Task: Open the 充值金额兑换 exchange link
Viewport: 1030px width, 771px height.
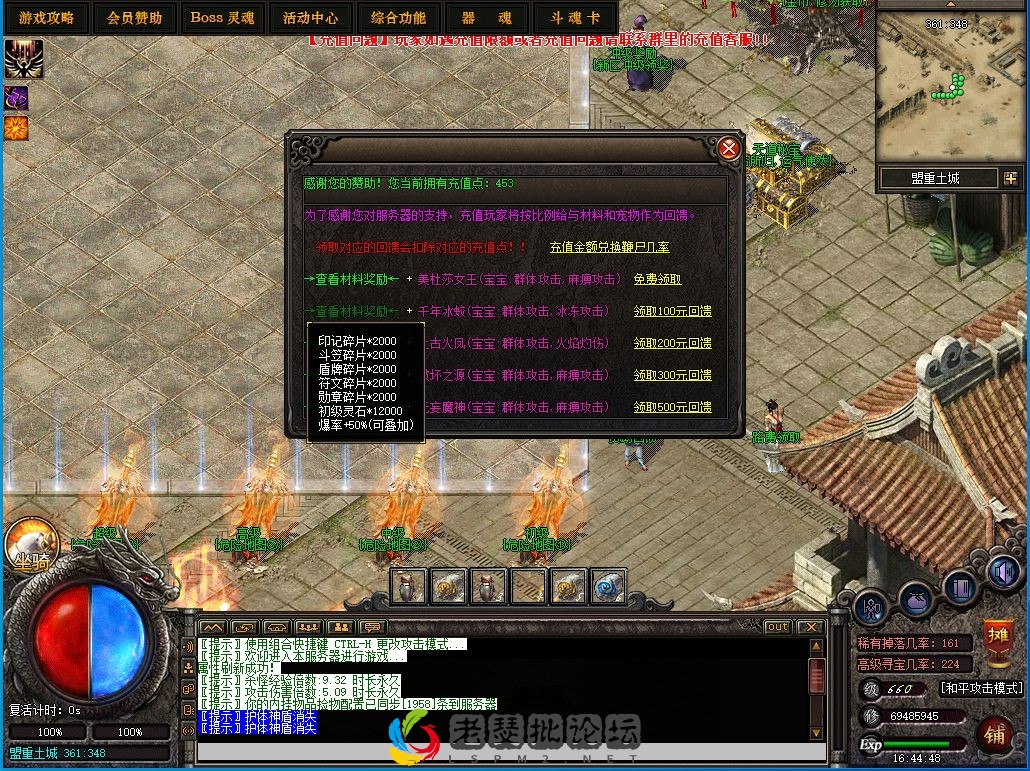Action: pos(609,247)
